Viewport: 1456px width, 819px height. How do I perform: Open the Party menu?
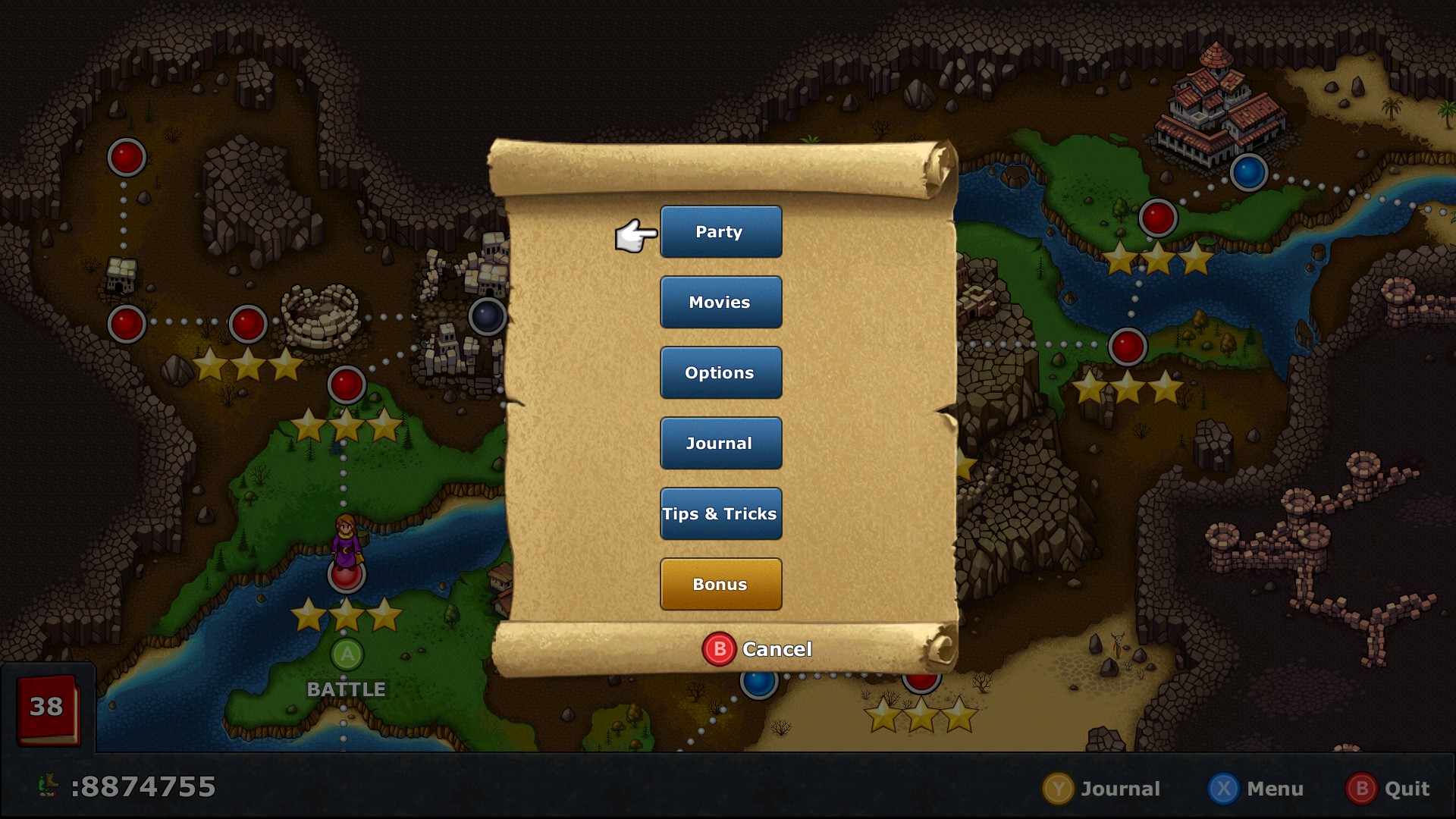720,232
